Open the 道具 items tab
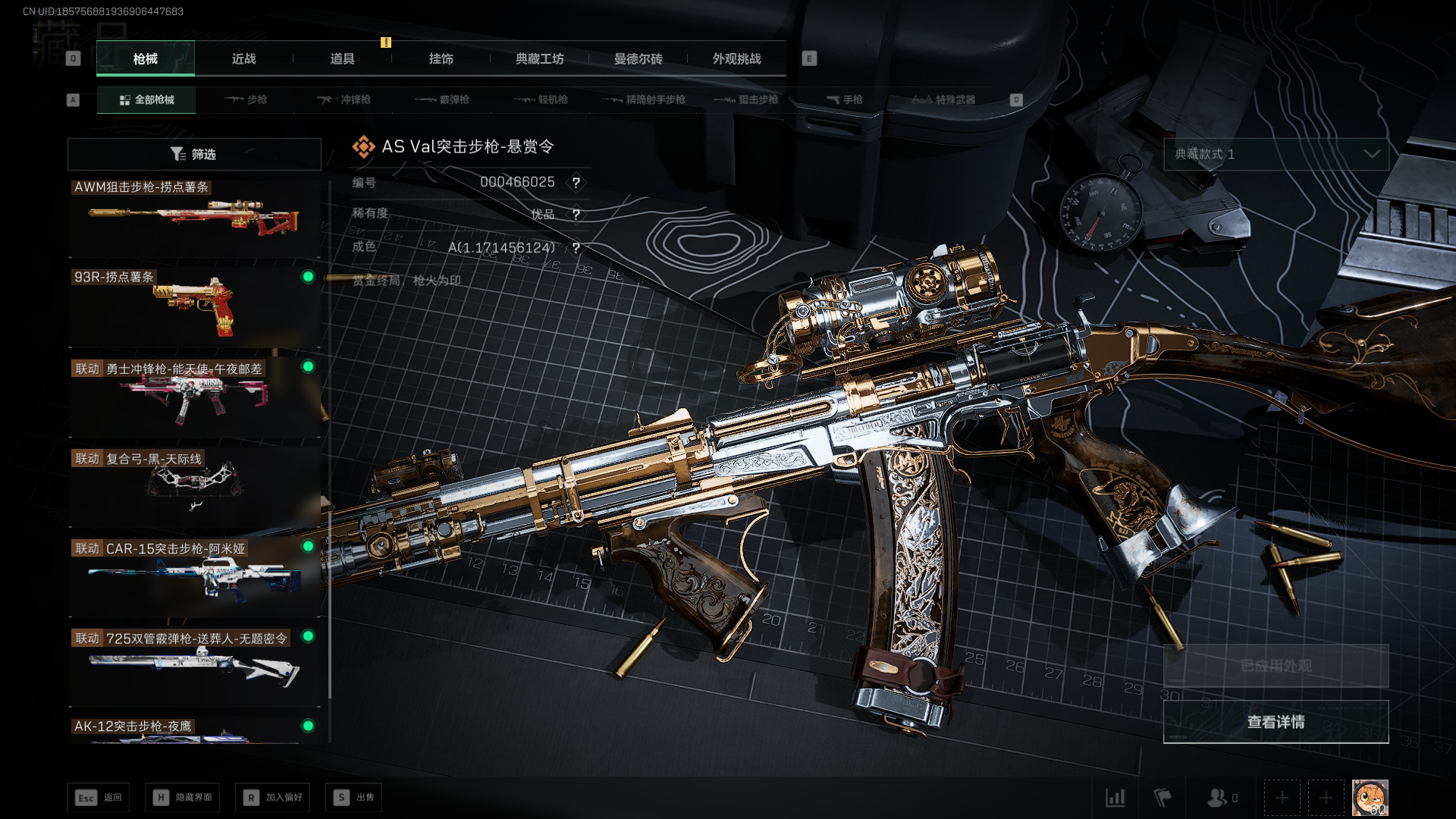 (x=342, y=58)
